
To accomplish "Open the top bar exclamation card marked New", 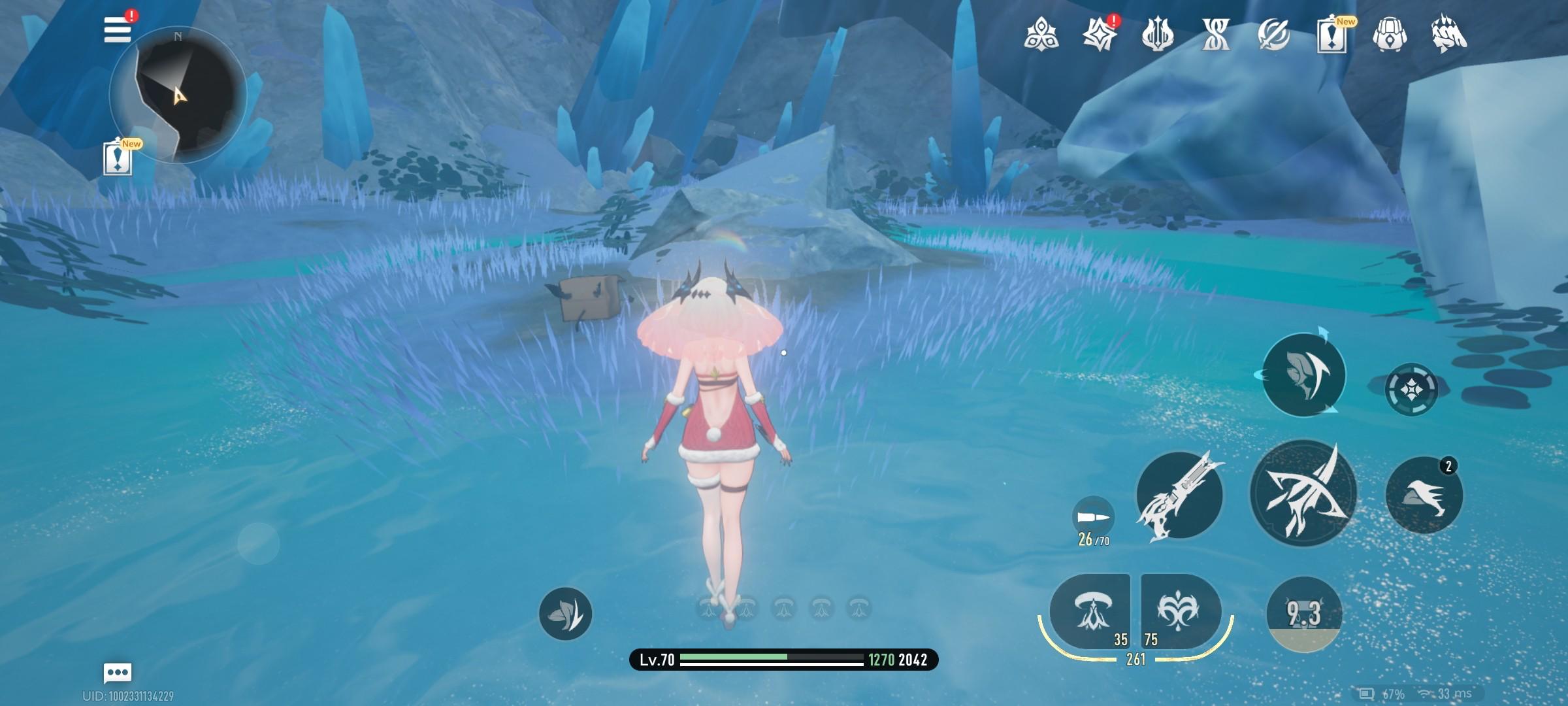I will pos(1331,35).
